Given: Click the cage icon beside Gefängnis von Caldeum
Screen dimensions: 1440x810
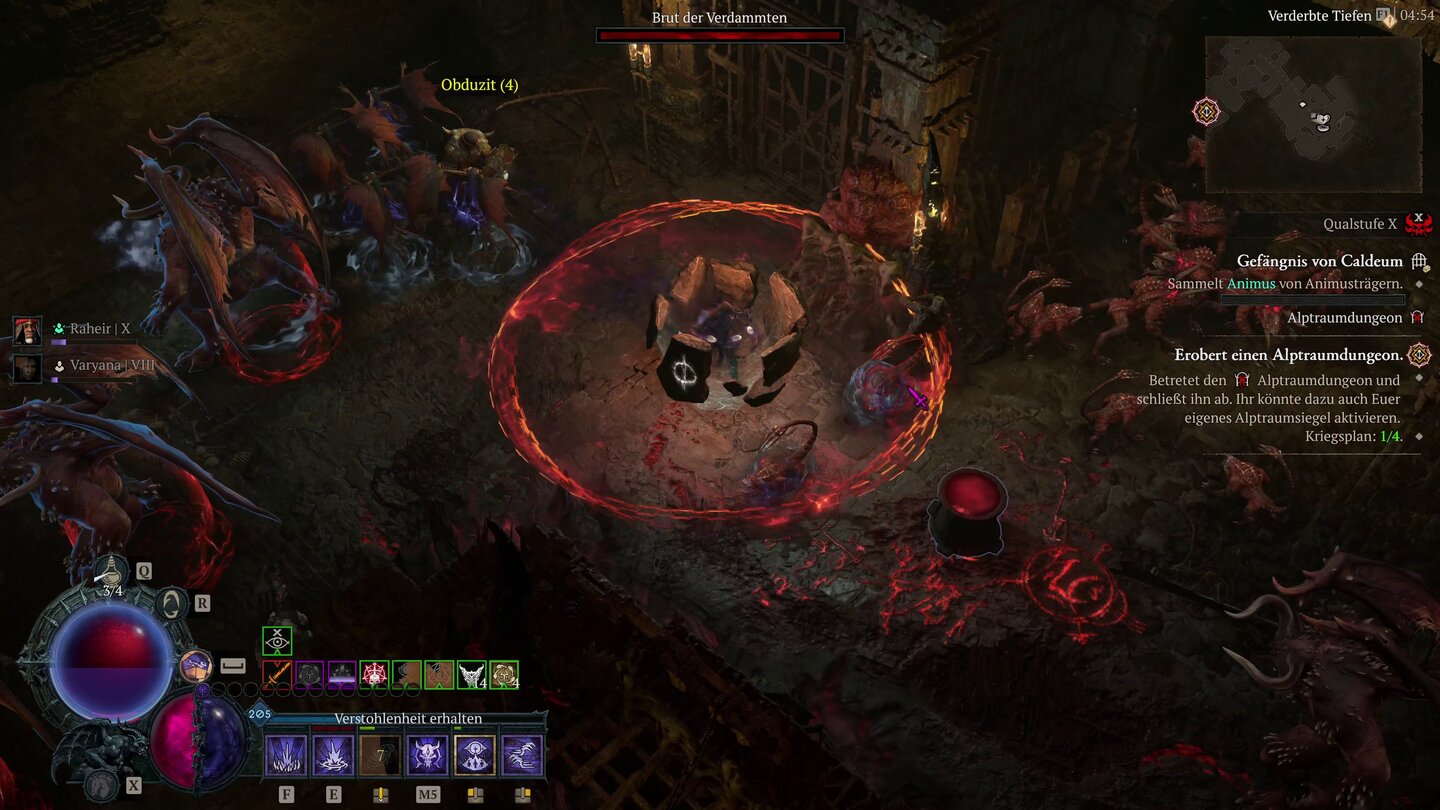Looking at the screenshot, I should click(x=1421, y=262).
